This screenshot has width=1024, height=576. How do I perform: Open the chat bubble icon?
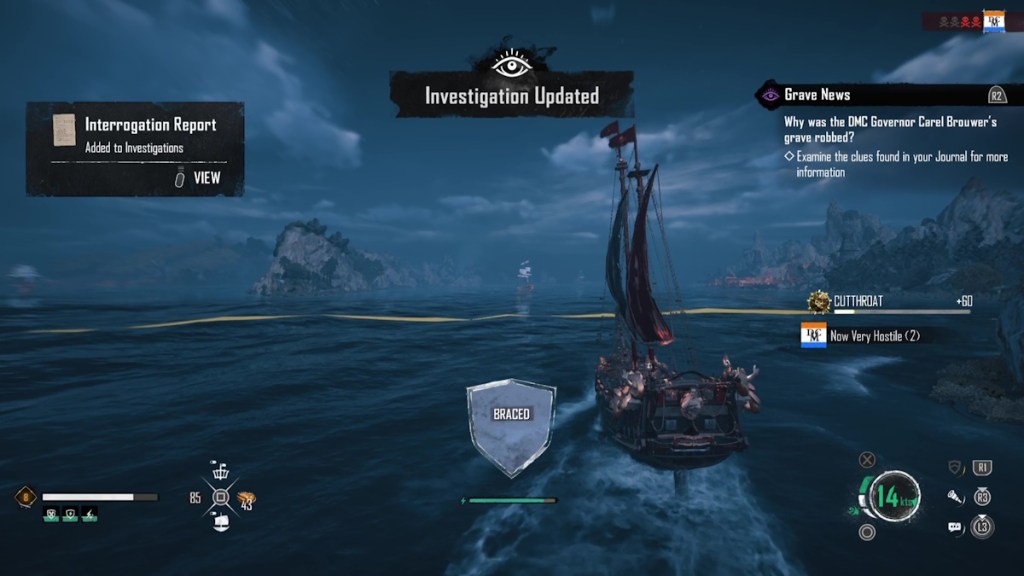[x=954, y=527]
